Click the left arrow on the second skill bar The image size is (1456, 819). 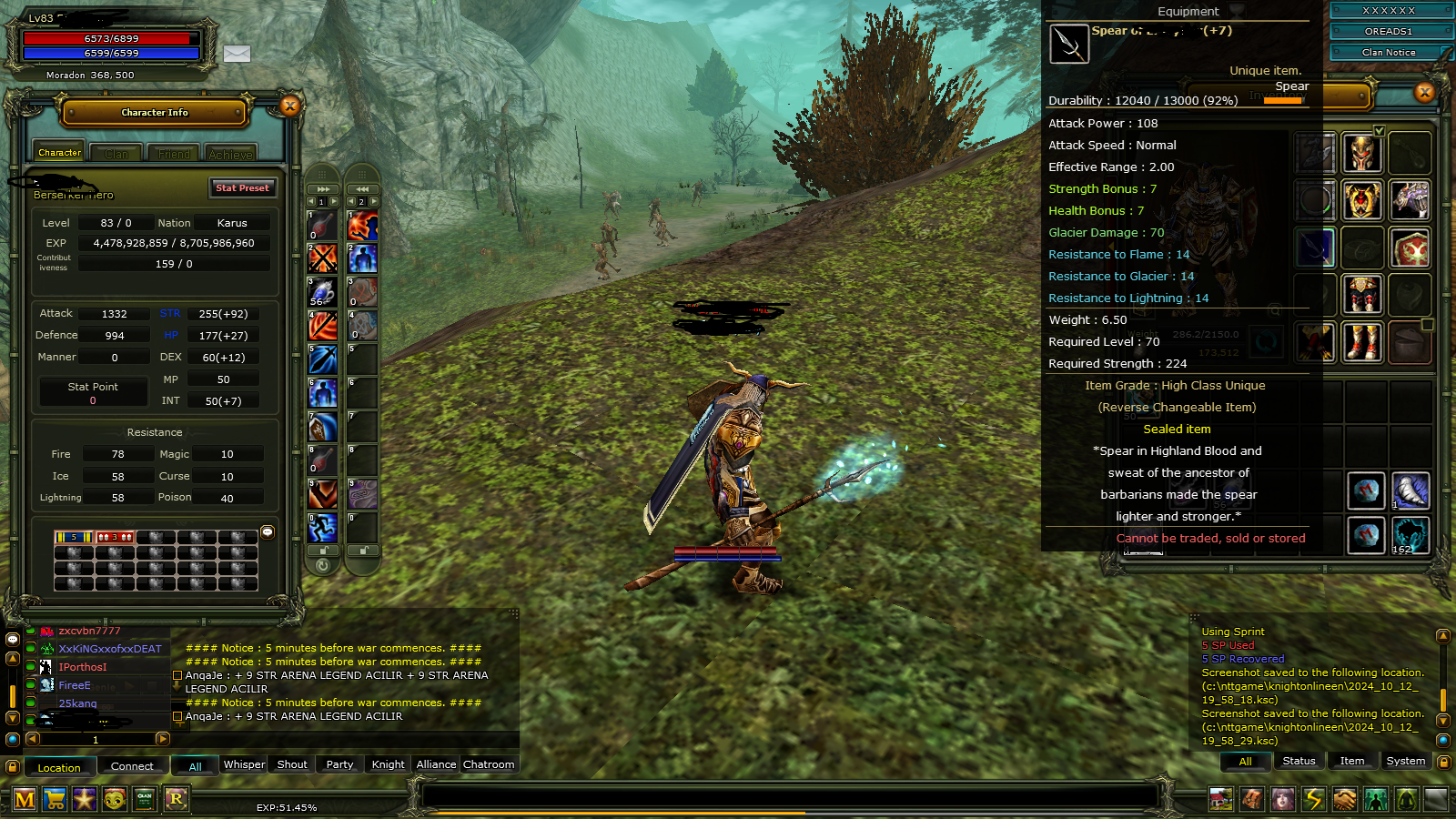click(352, 200)
